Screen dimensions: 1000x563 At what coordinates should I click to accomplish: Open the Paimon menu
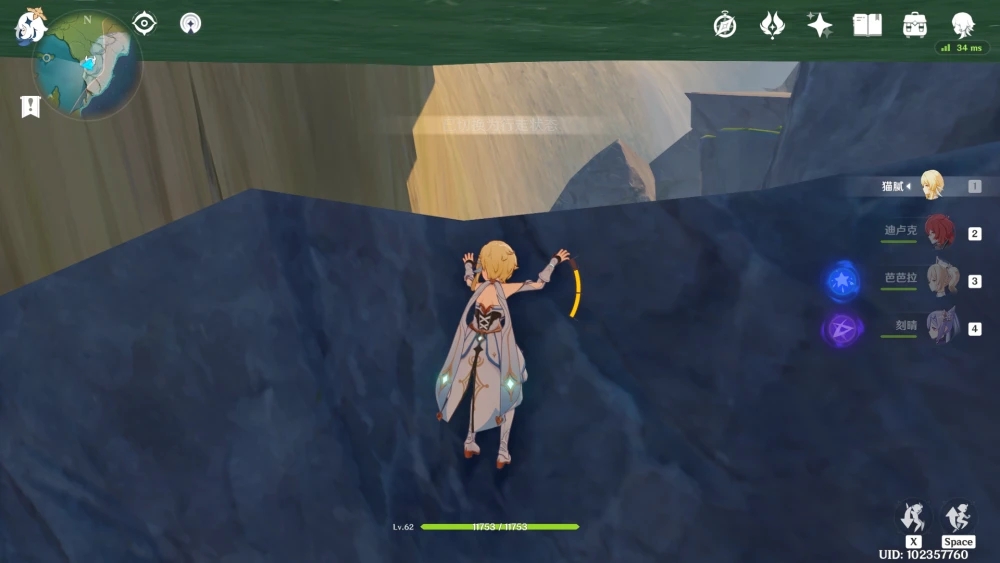click(30, 24)
